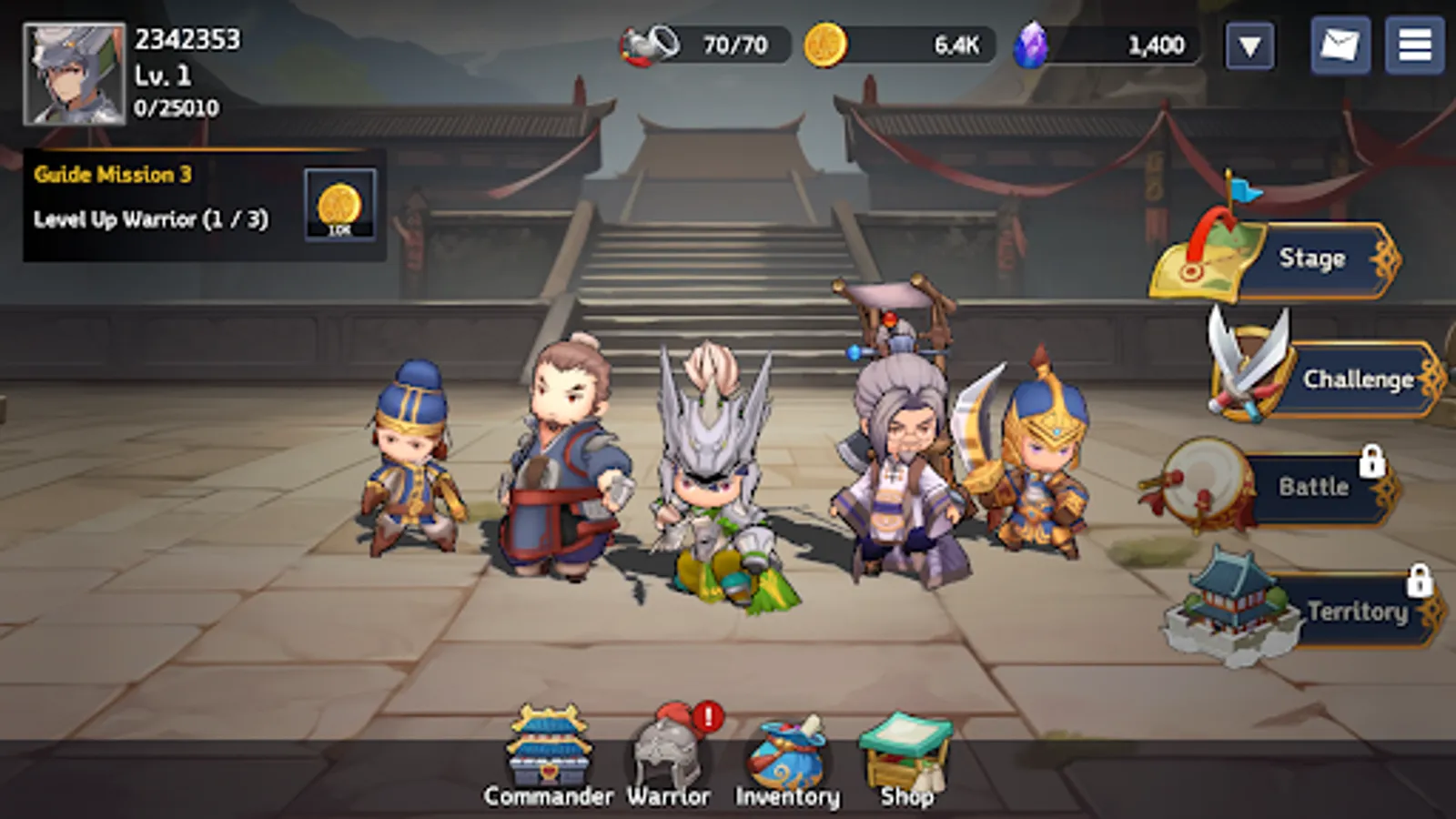The width and height of the screenshot is (1456, 819).
Task: Open the hamburger menu
Action: click(x=1416, y=43)
